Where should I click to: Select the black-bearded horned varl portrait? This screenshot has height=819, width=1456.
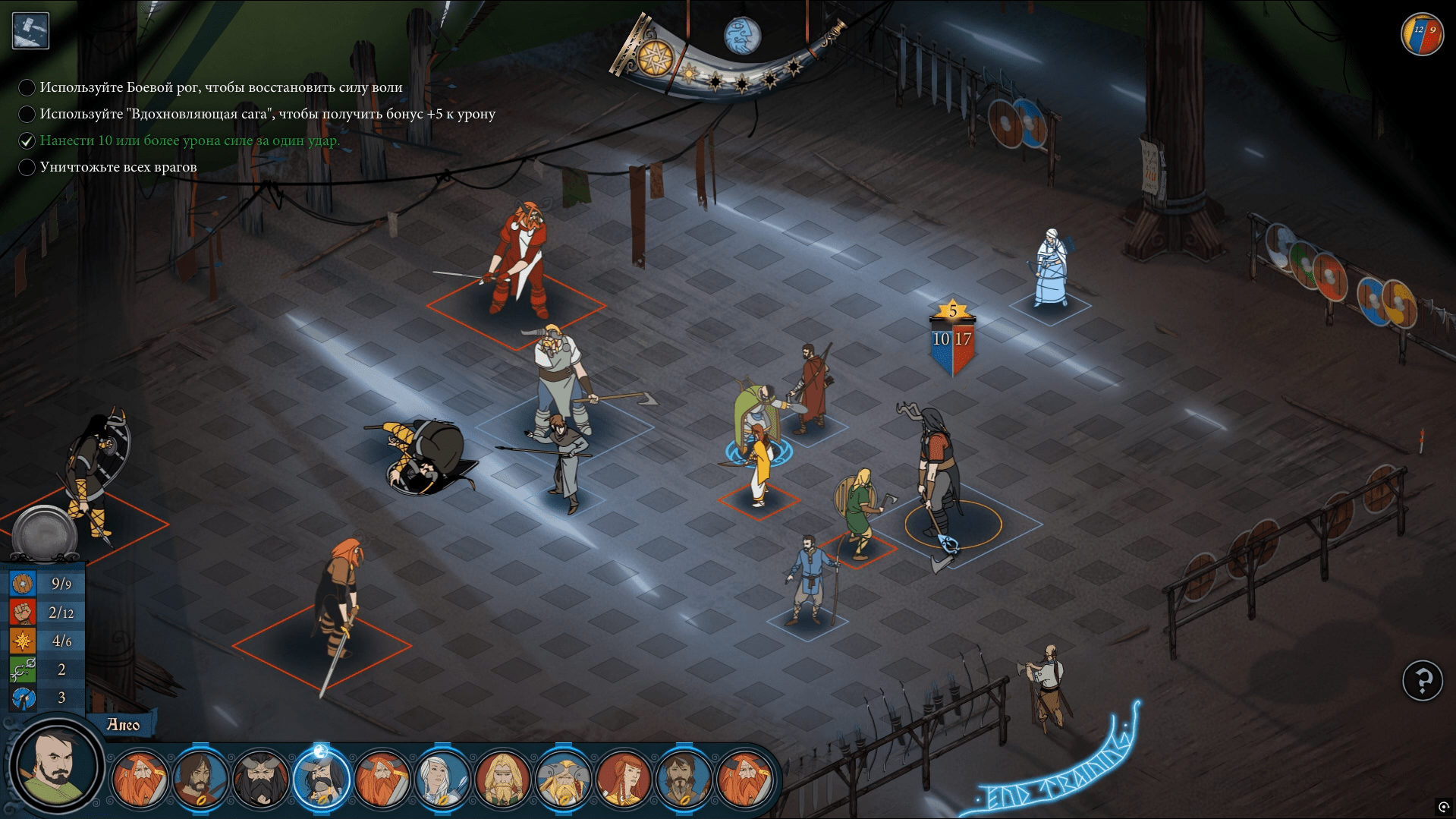pyautogui.click(x=259, y=780)
